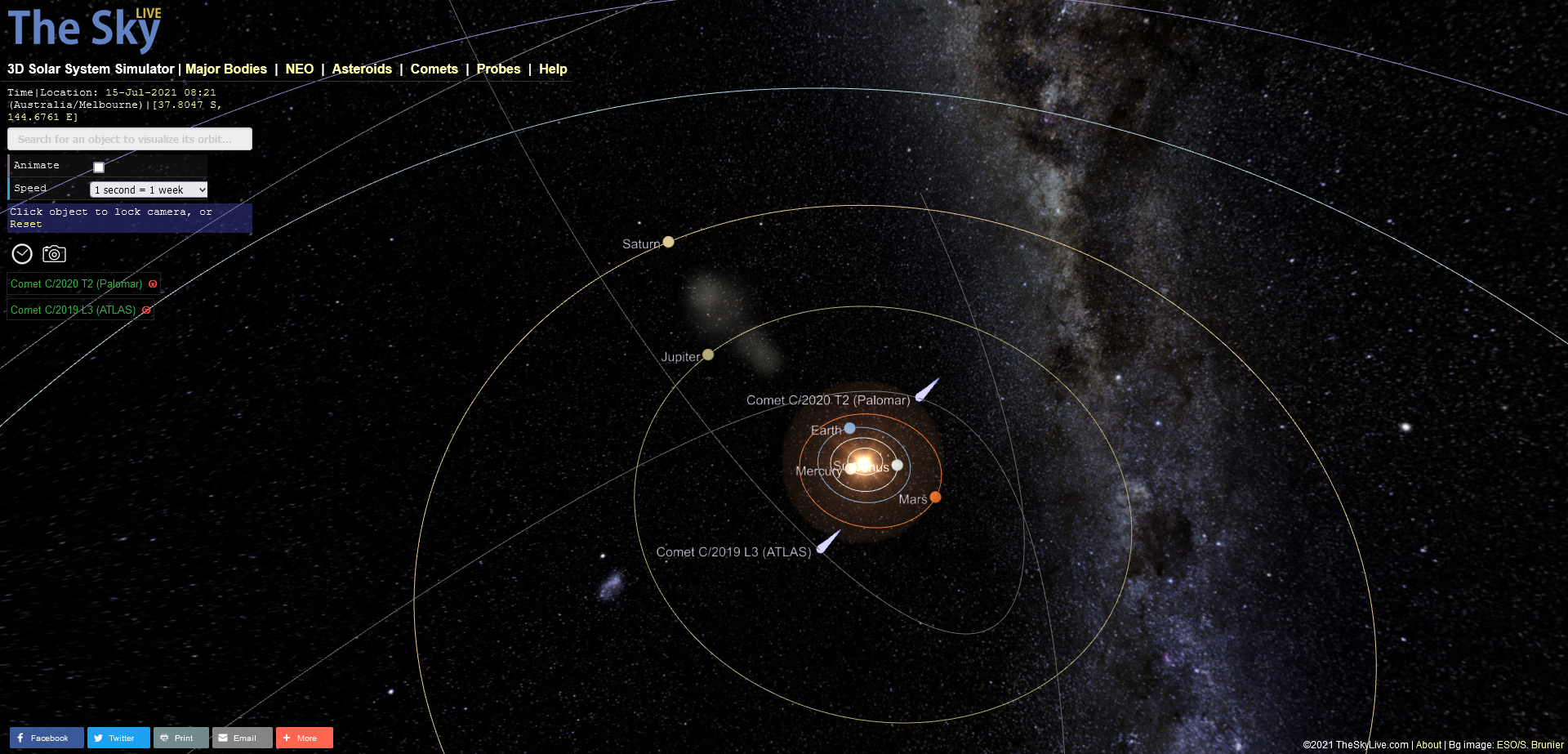This screenshot has width=1568, height=754.
Task: Share the page on Facebook
Action: [47, 737]
